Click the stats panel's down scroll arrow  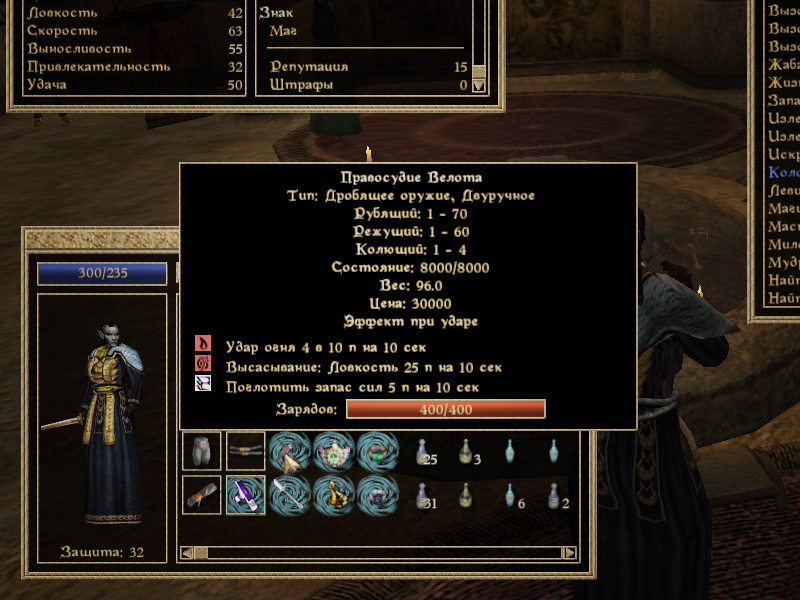point(478,86)
